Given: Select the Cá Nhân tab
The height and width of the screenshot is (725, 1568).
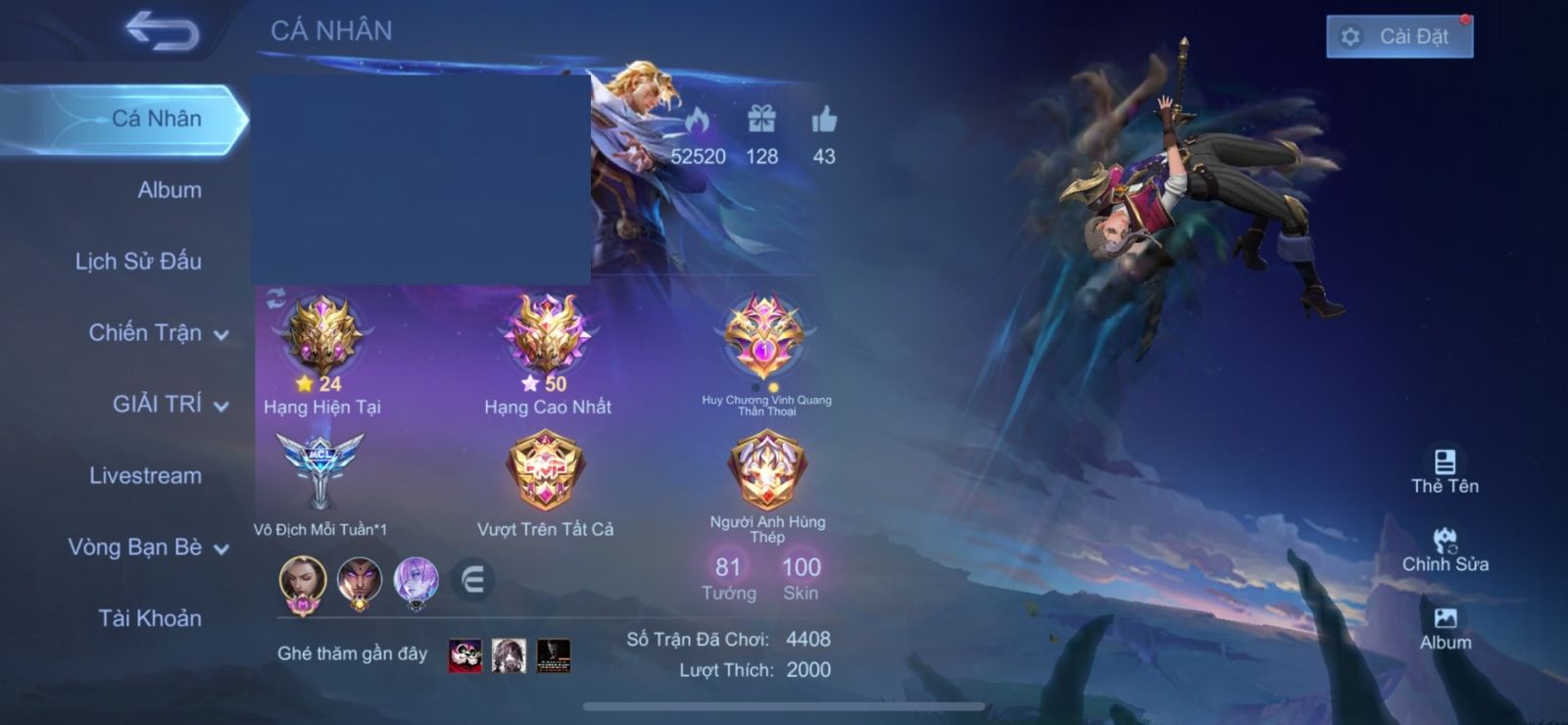Looking at the screenshot, I should (156, 119).
